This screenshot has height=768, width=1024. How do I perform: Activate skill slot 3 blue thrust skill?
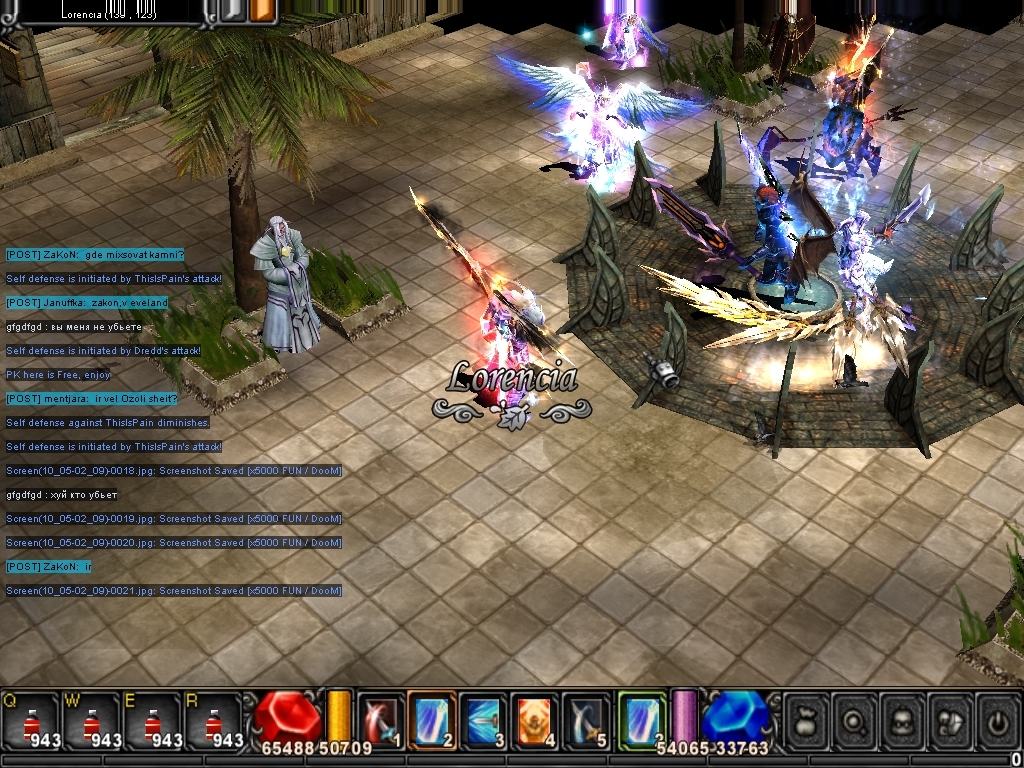pos(483,720)
